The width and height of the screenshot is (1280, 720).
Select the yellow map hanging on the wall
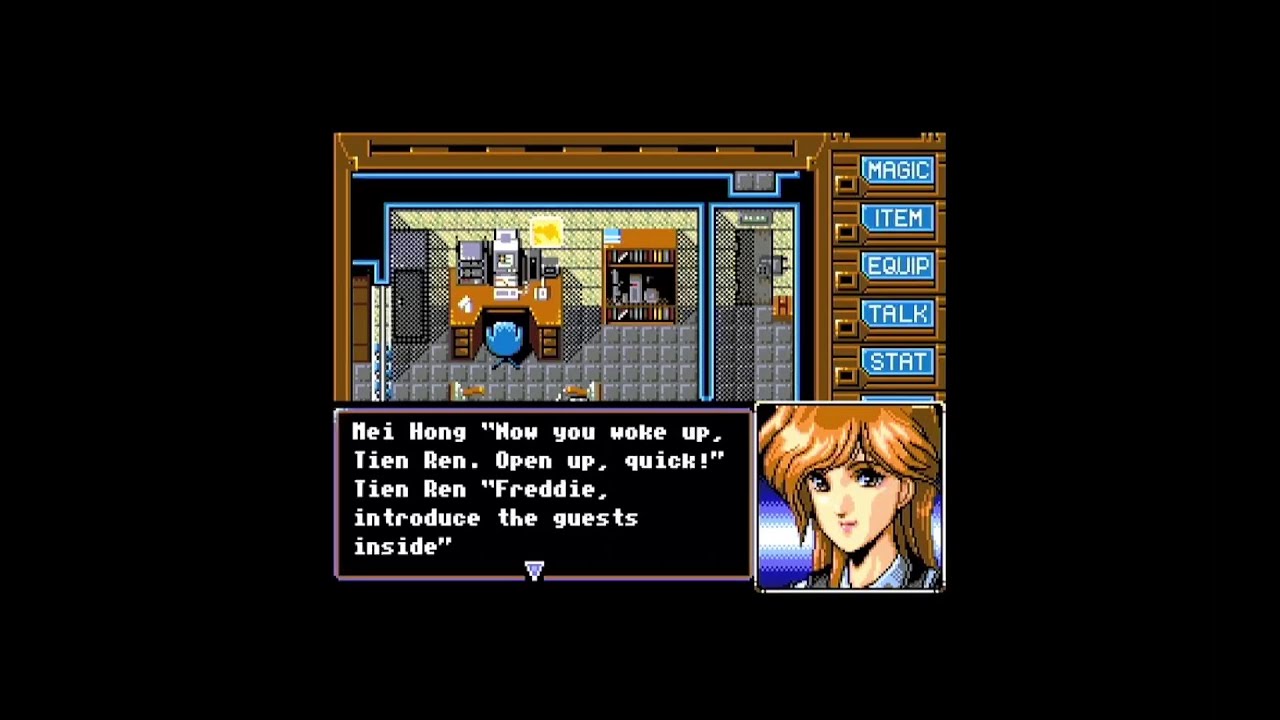545,233
